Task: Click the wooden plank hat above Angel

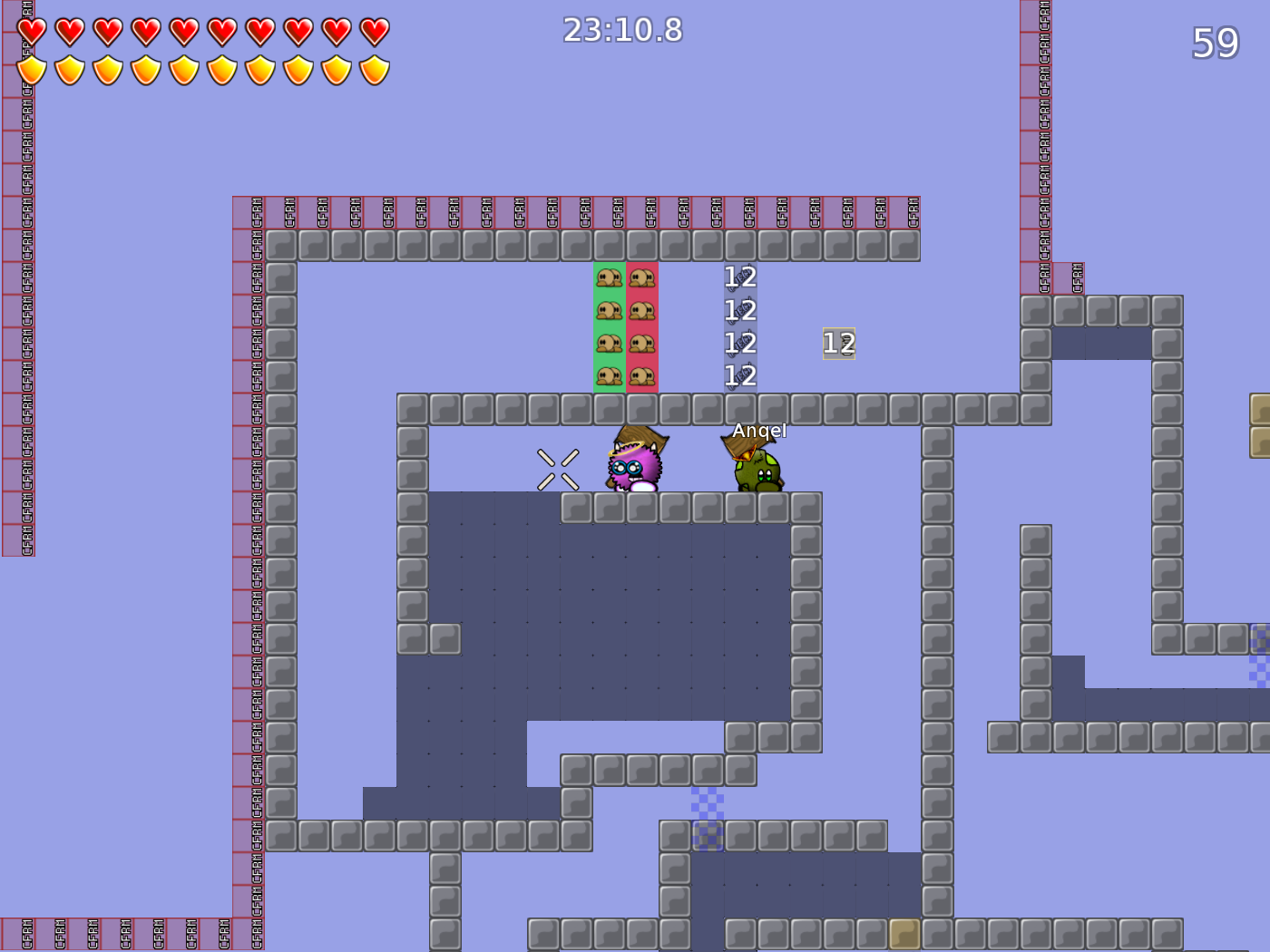Action: click(x=749, y=443)
